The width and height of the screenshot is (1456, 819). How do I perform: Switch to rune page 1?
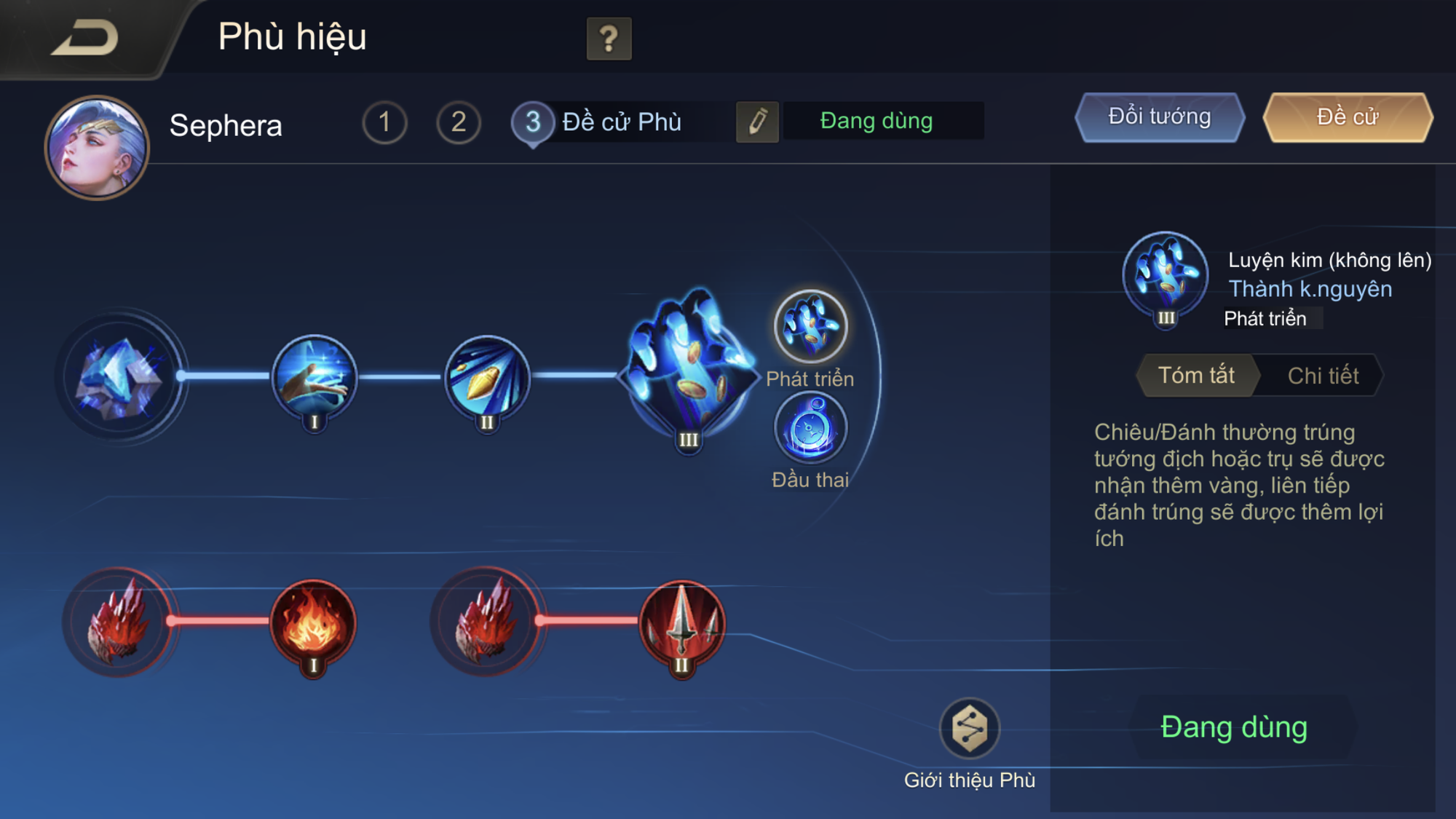pos(385,122)
